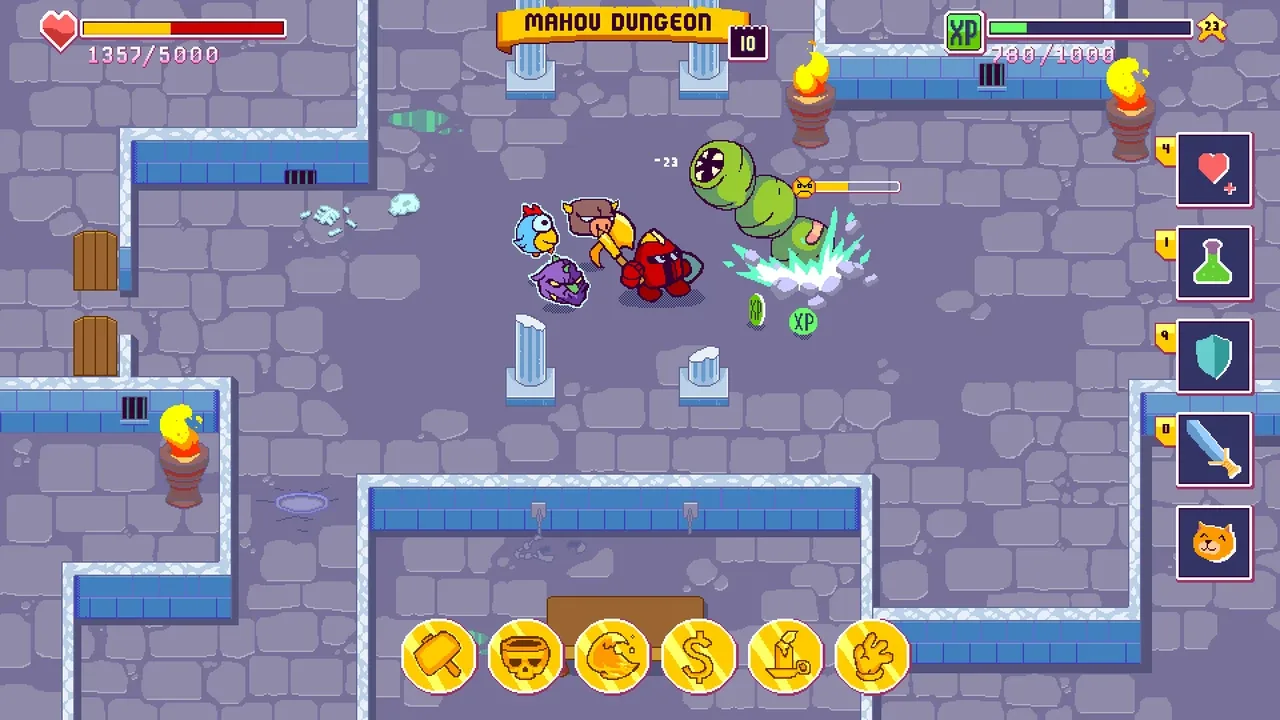Select the green potion flask slot

[x=1214, y=264]
